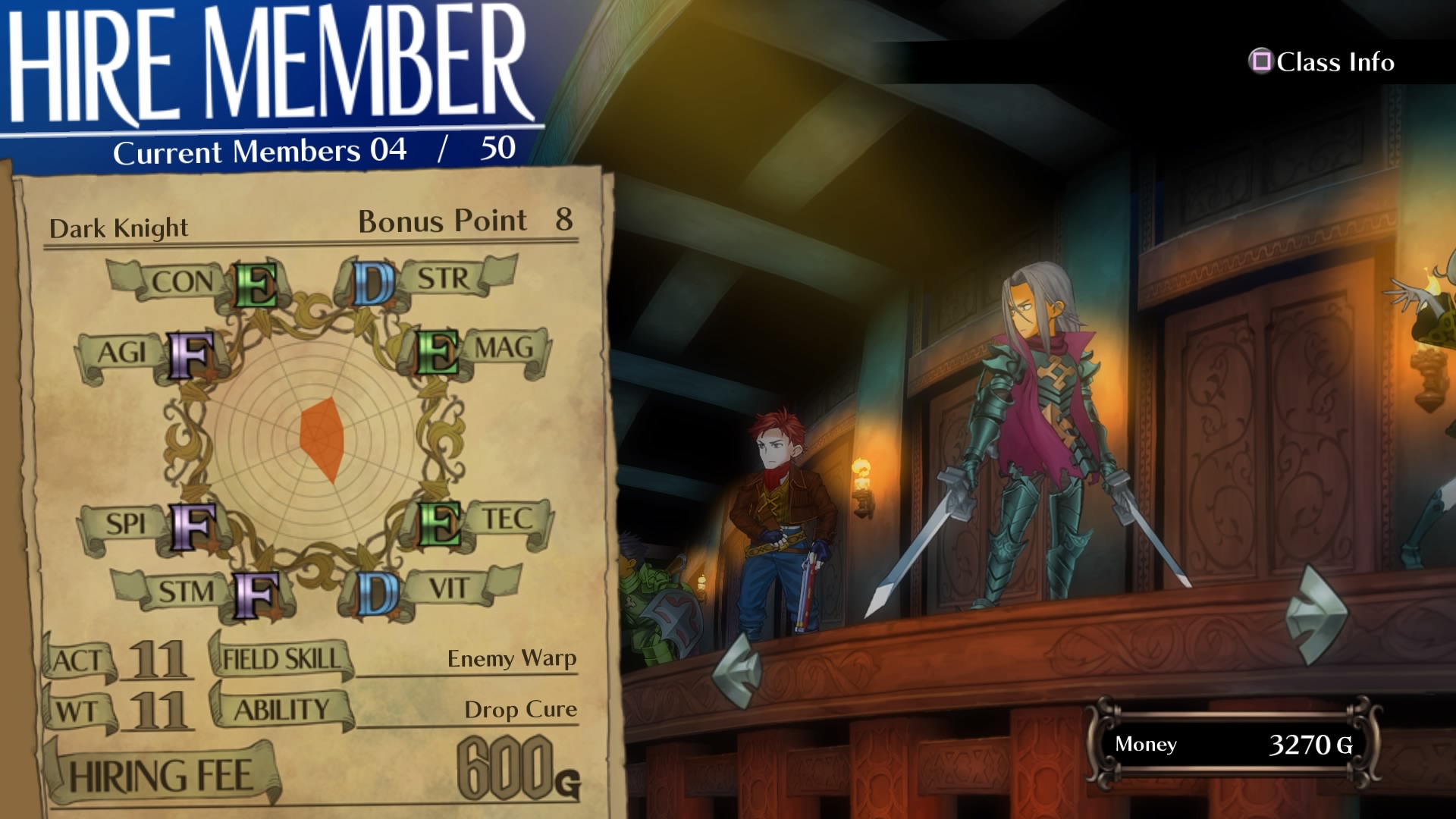Go to previous recruit with left arrow

738,670
